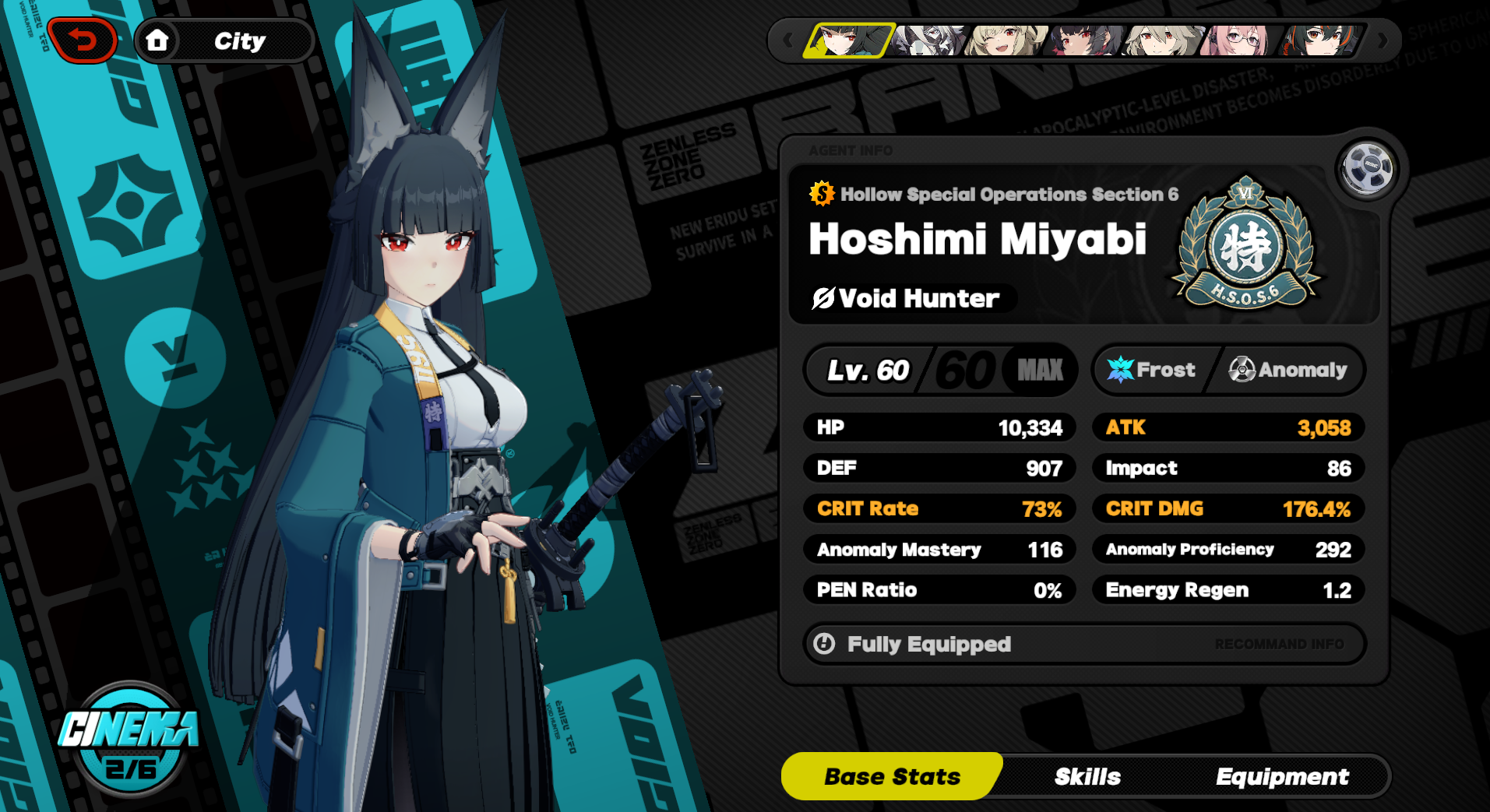
Task: Click the red return arrow icon
Action: 81,39
